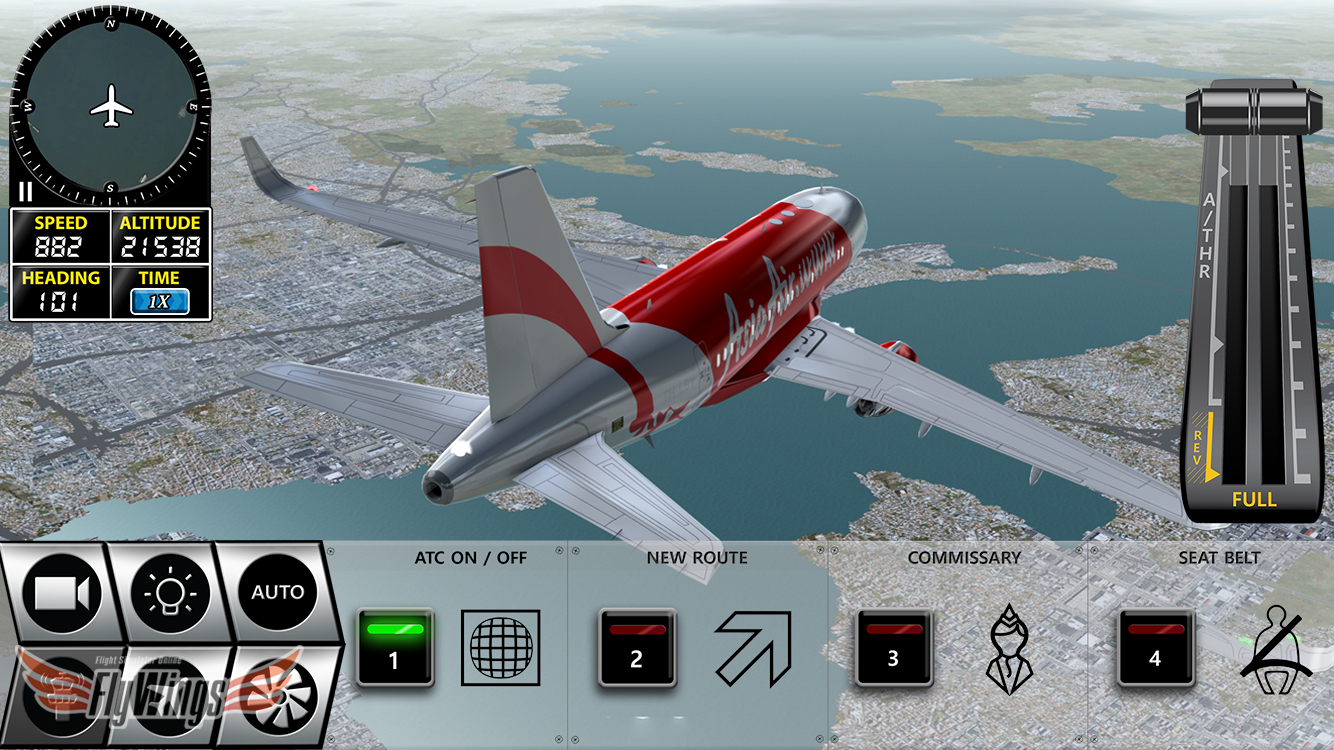Engage the A/THR autothrottle label
This screenshot has height=750, width=1334.
pyautogui.click(x=1206, y=236)
